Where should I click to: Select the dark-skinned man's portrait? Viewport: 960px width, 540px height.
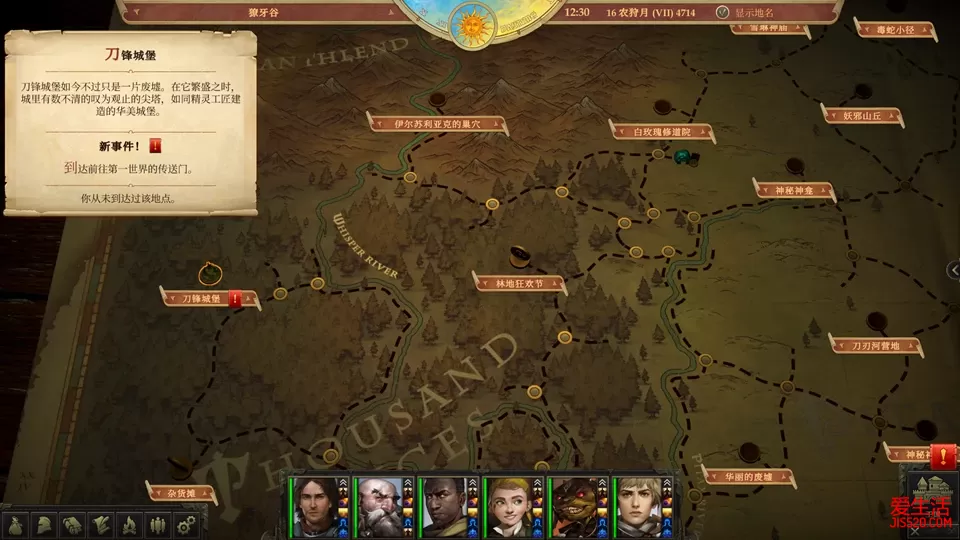tap(447, 504)
